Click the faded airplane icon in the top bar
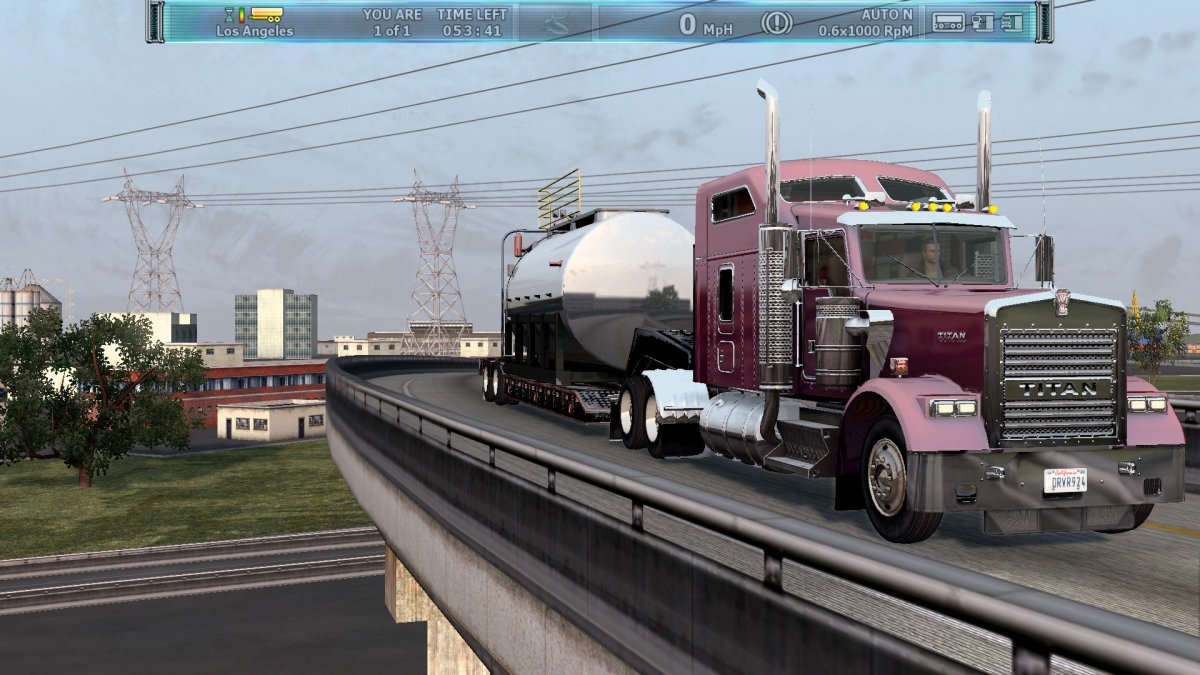The image size is (1200, 675). point(556,22)
